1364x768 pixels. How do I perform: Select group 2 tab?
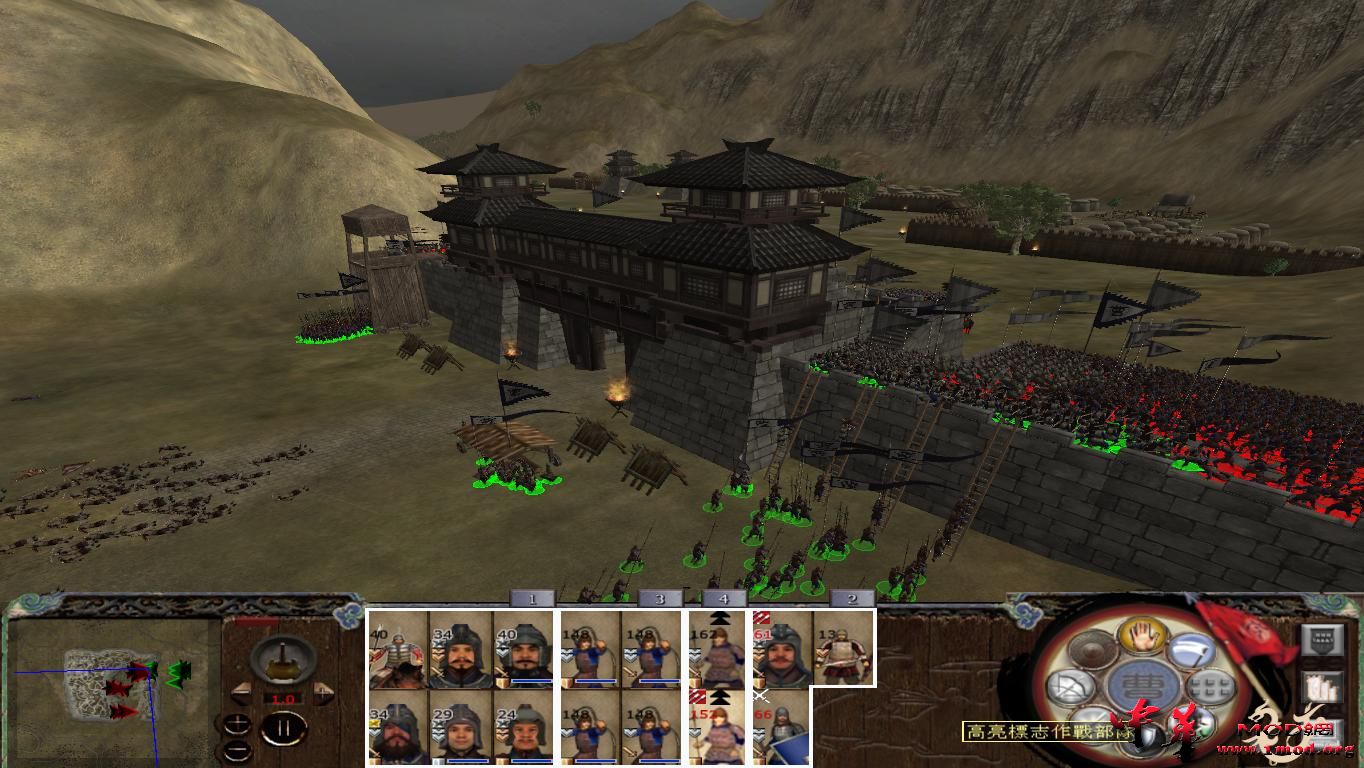tap(852, 598)
